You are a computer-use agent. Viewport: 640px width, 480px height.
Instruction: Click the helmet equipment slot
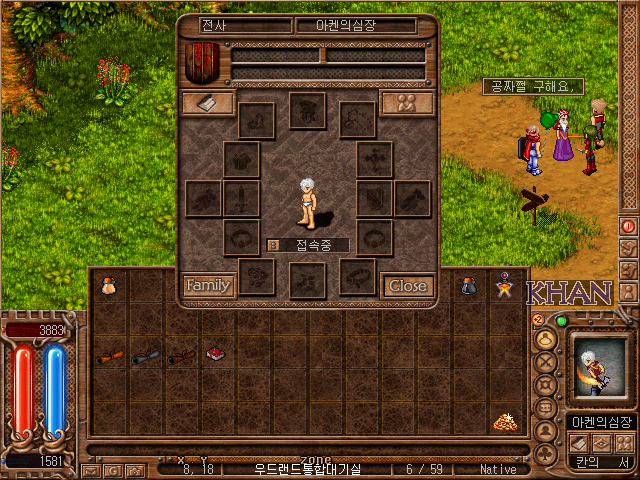307,110
